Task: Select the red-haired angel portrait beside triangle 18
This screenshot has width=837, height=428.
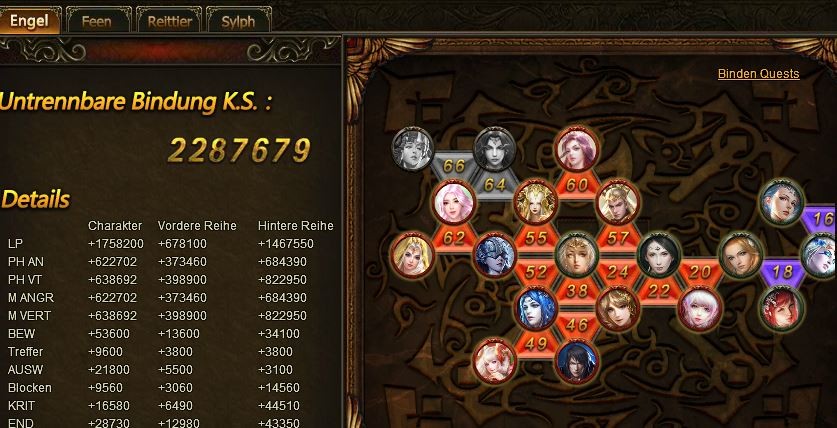Action: [x=781, y=305]
